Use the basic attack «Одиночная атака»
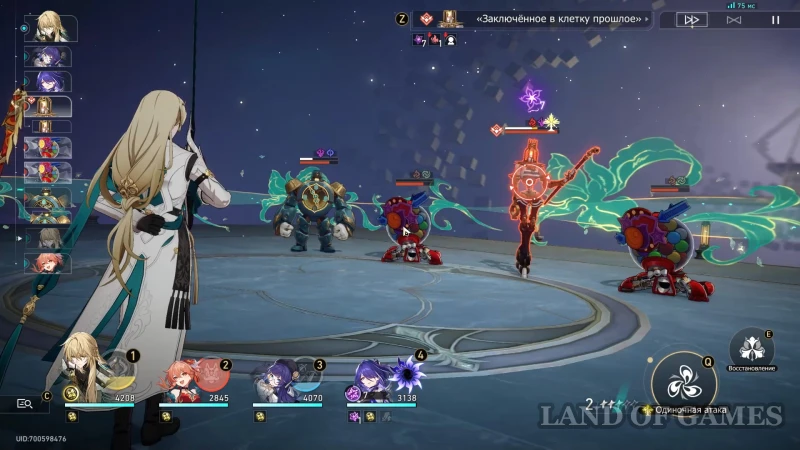Screen dimensions: 800x450 point(684,385)
